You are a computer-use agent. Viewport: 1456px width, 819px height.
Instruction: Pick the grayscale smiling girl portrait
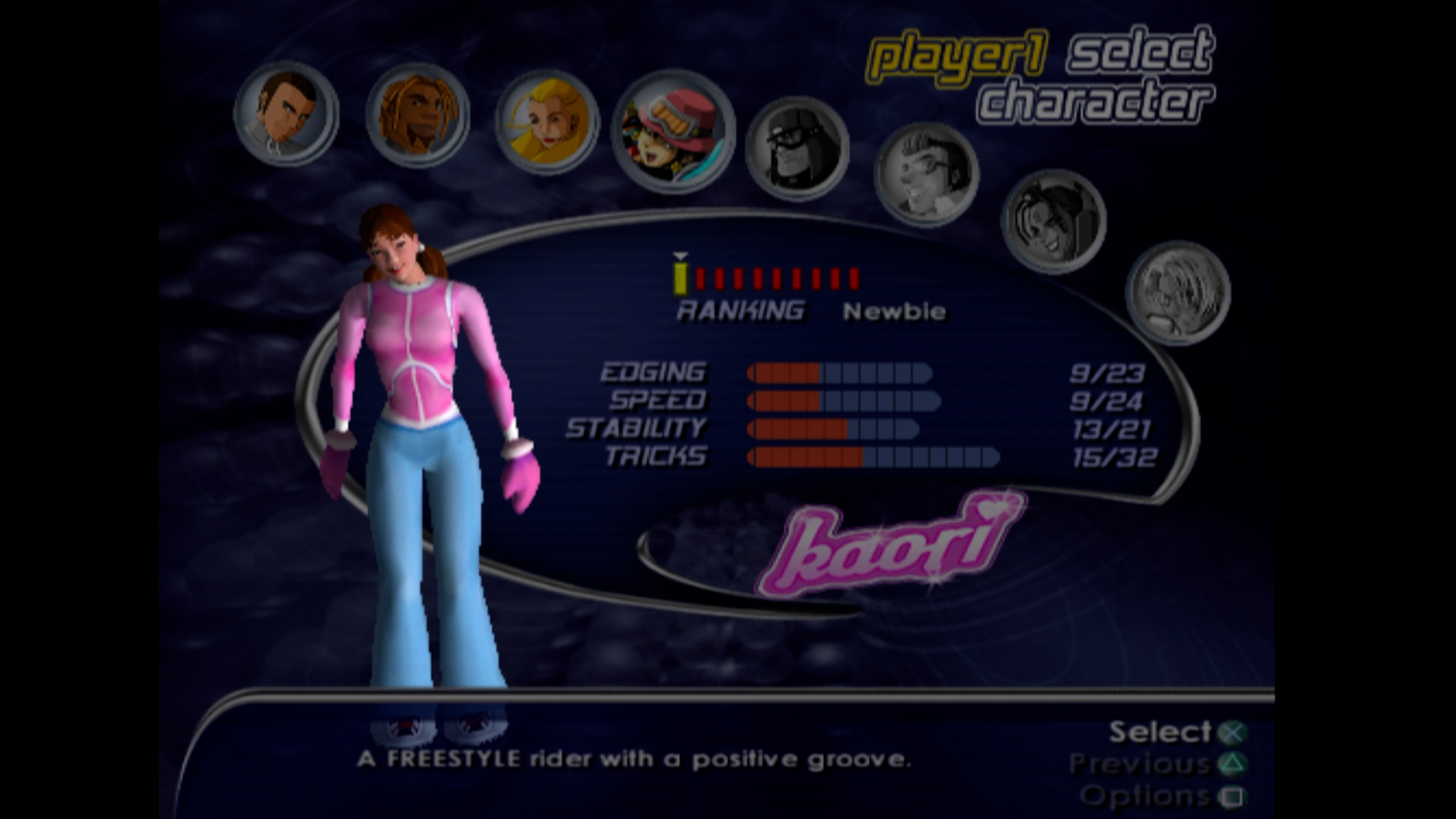pyautogui.click(x=1053, y=221)
